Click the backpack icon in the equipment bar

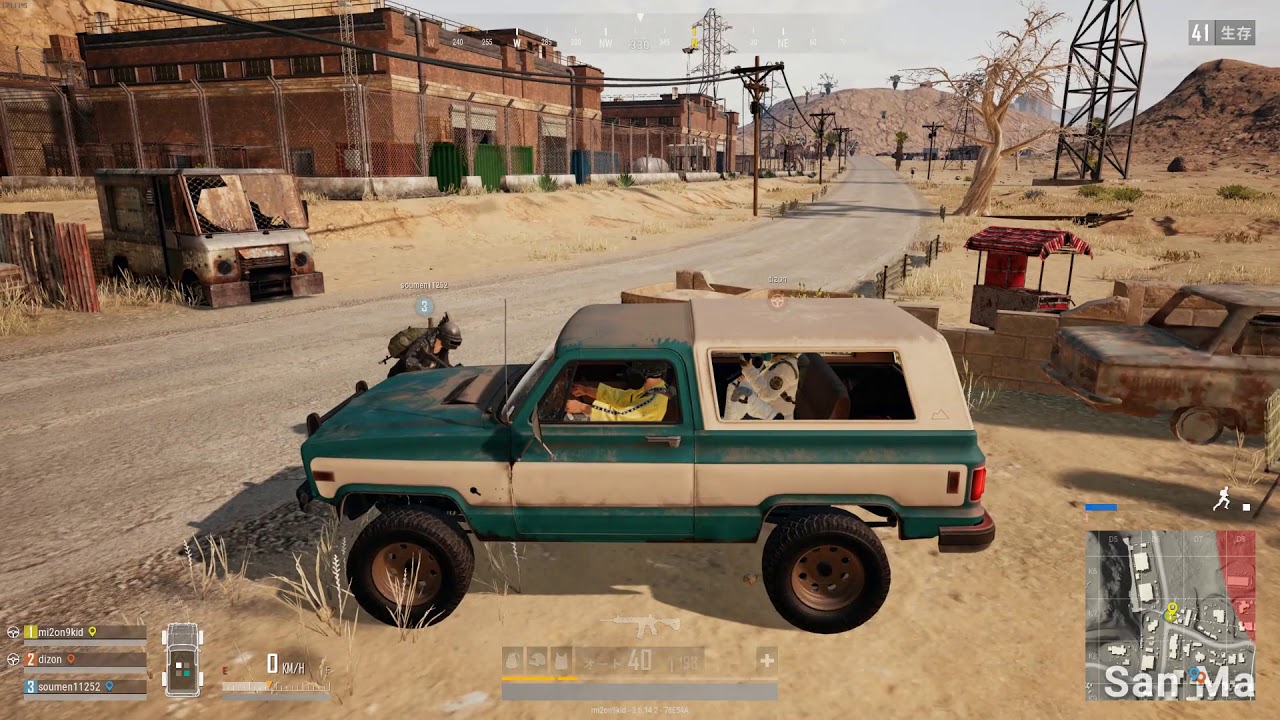coord(512,660)
